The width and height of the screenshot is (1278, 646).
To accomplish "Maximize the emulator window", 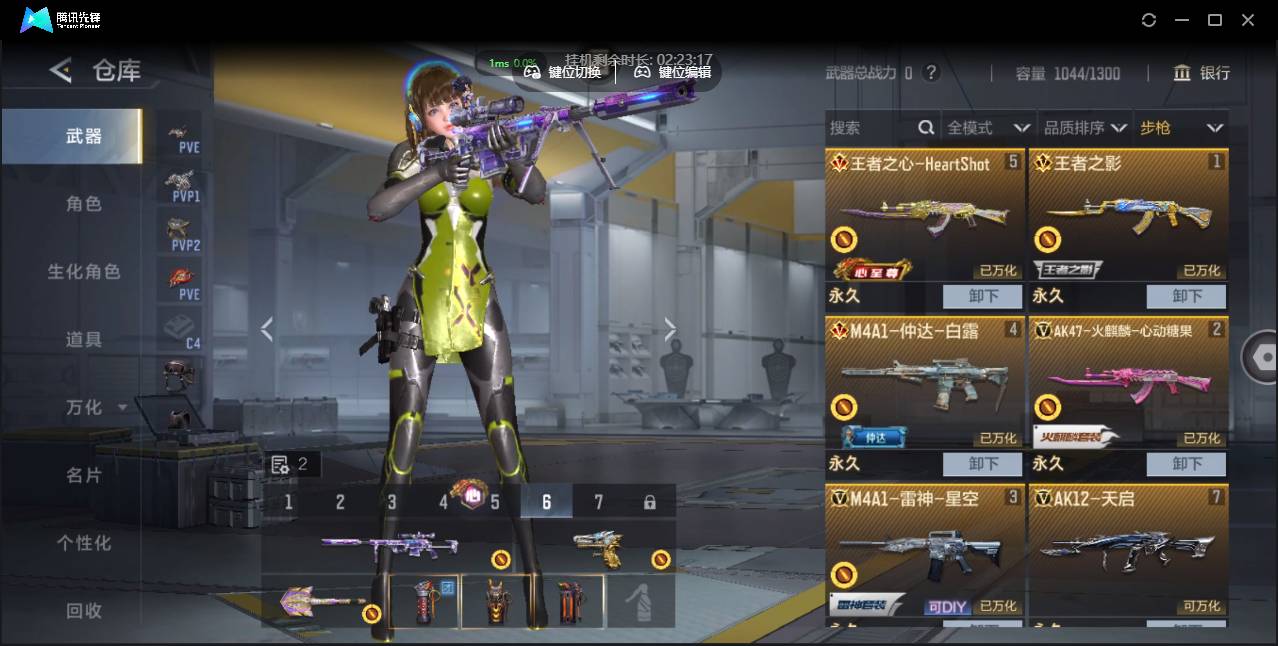I will (x=1215, y=20).
